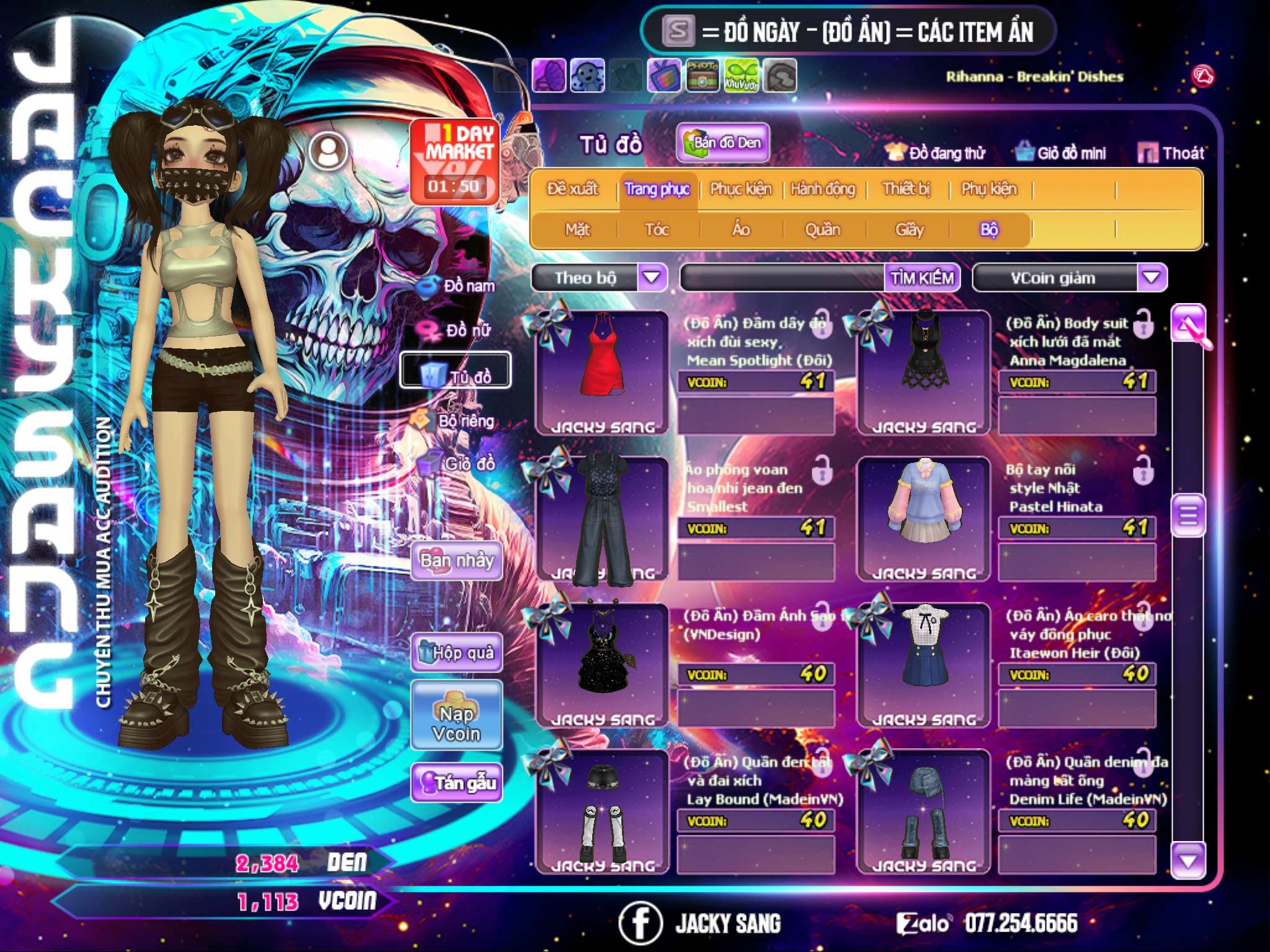Open the Bạn nhảy dance partner button

tap(457, 561)
